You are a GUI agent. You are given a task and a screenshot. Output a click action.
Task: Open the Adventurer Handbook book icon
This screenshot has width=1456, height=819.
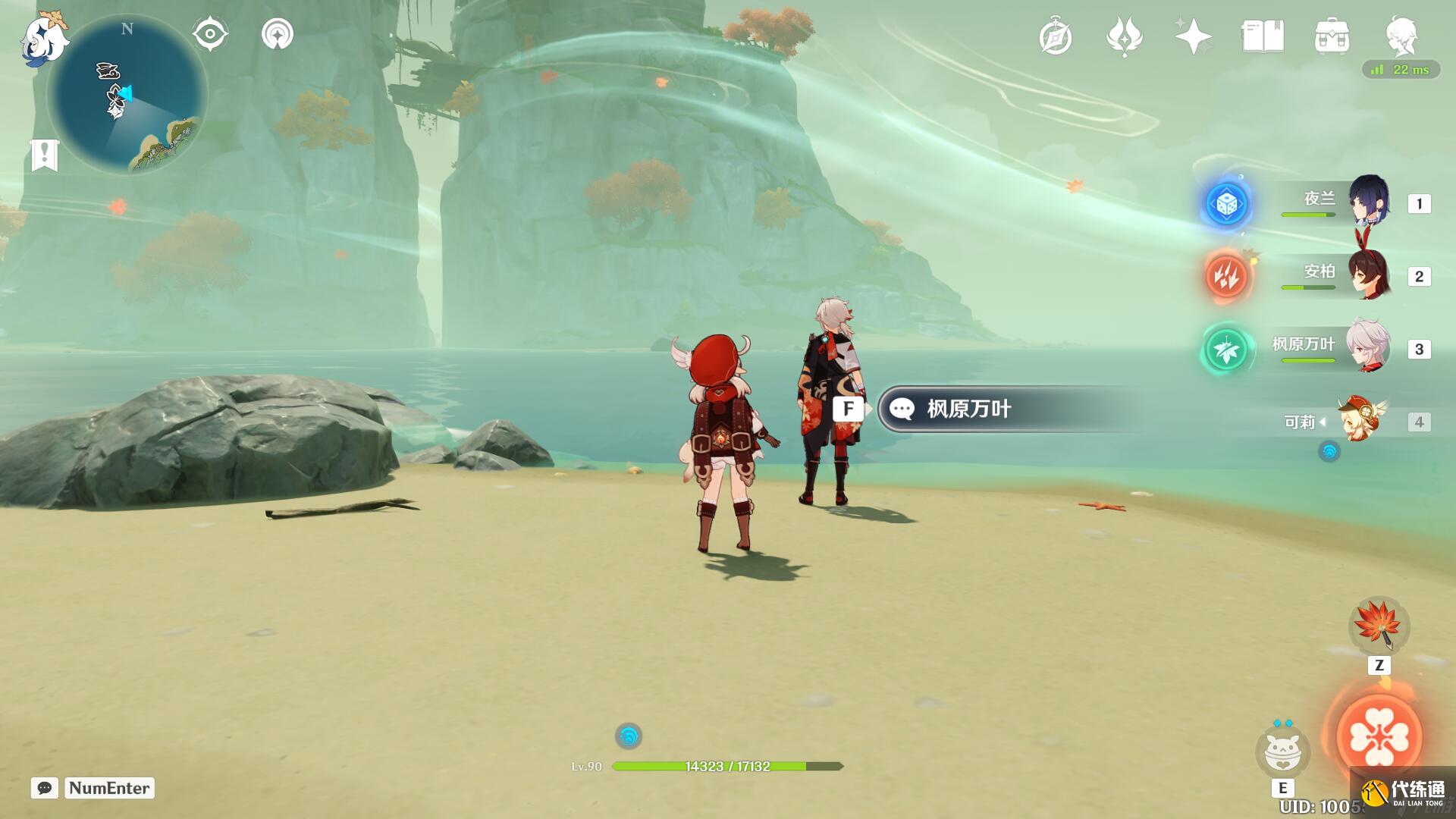pos(1263,36)
